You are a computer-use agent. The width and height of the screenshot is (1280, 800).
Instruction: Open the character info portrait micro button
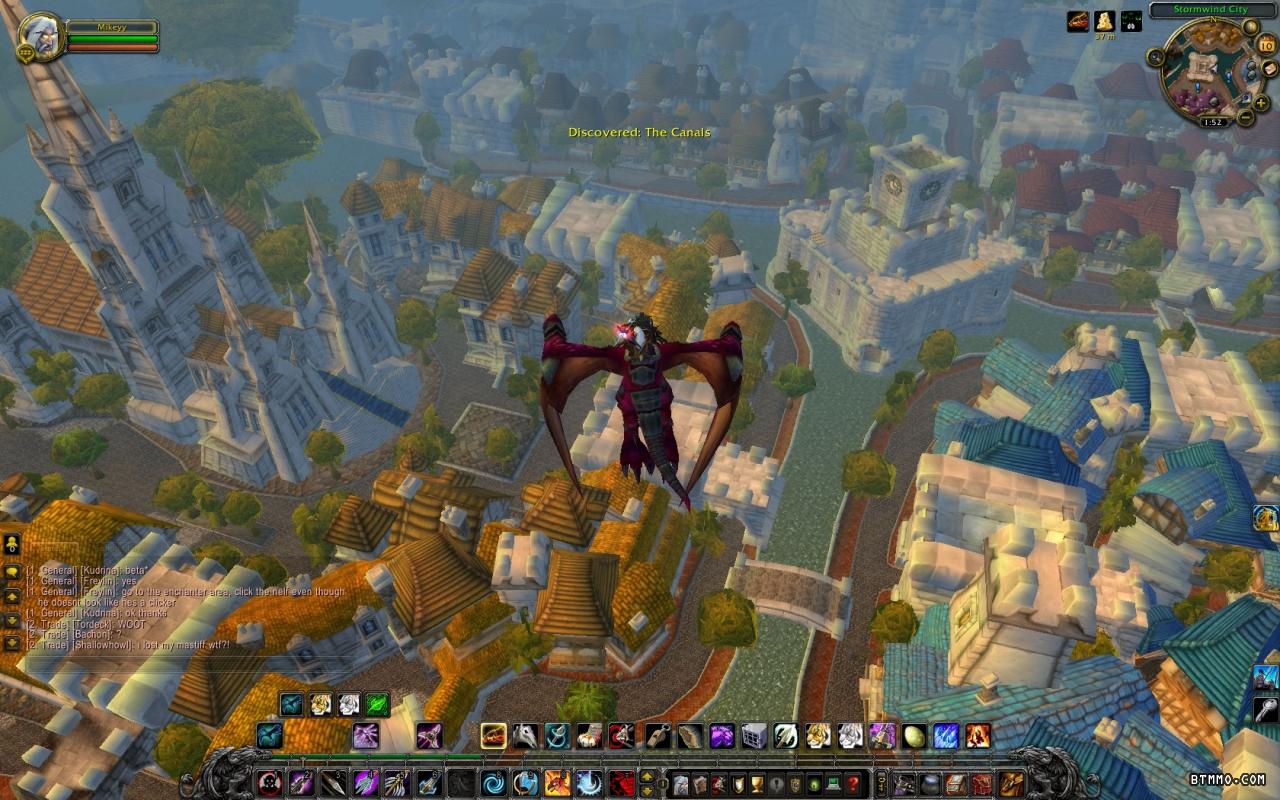click(681, 783)
